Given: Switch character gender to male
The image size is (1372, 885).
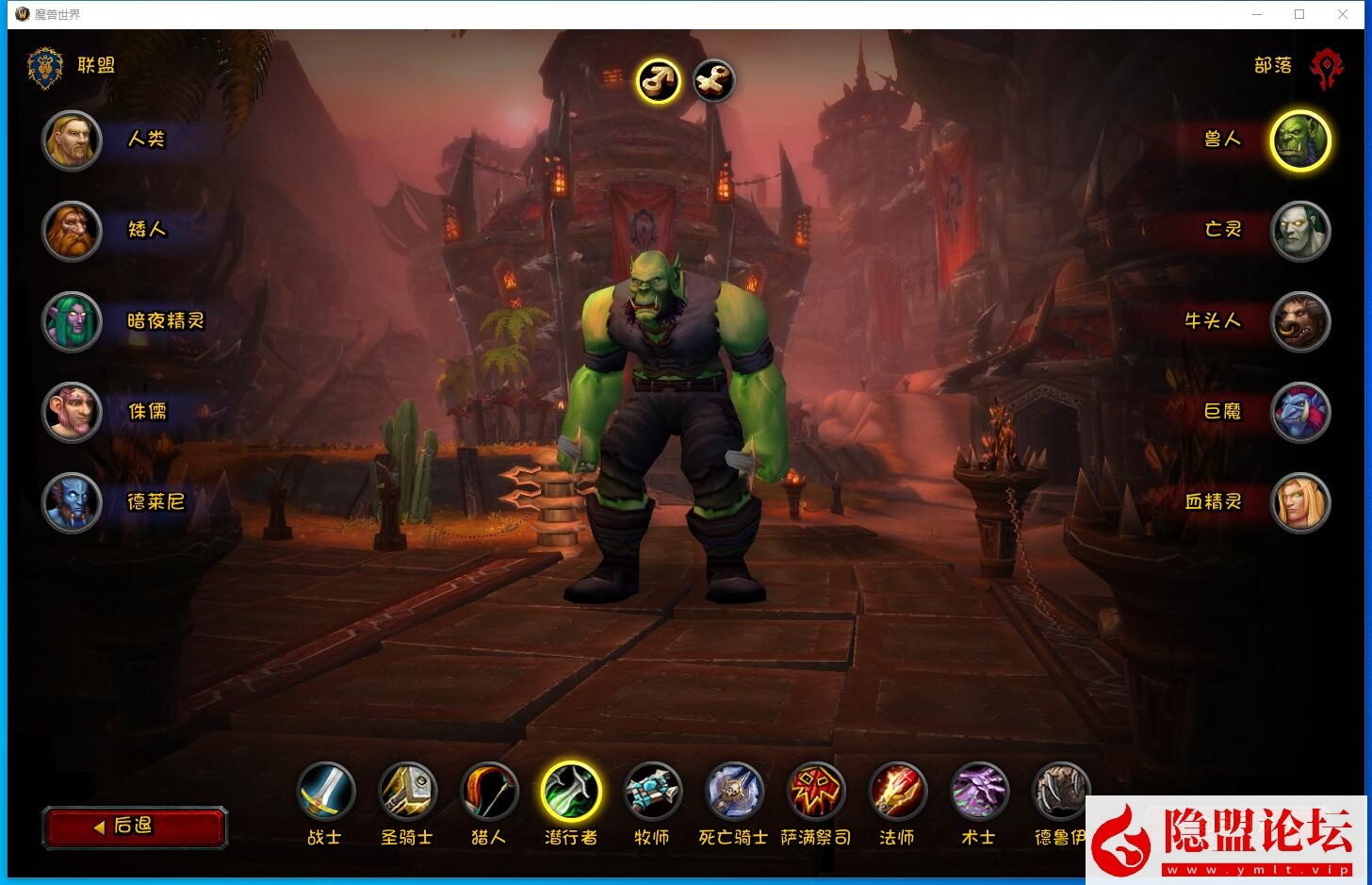Looking at the screenshot, I should pos(659,81).
